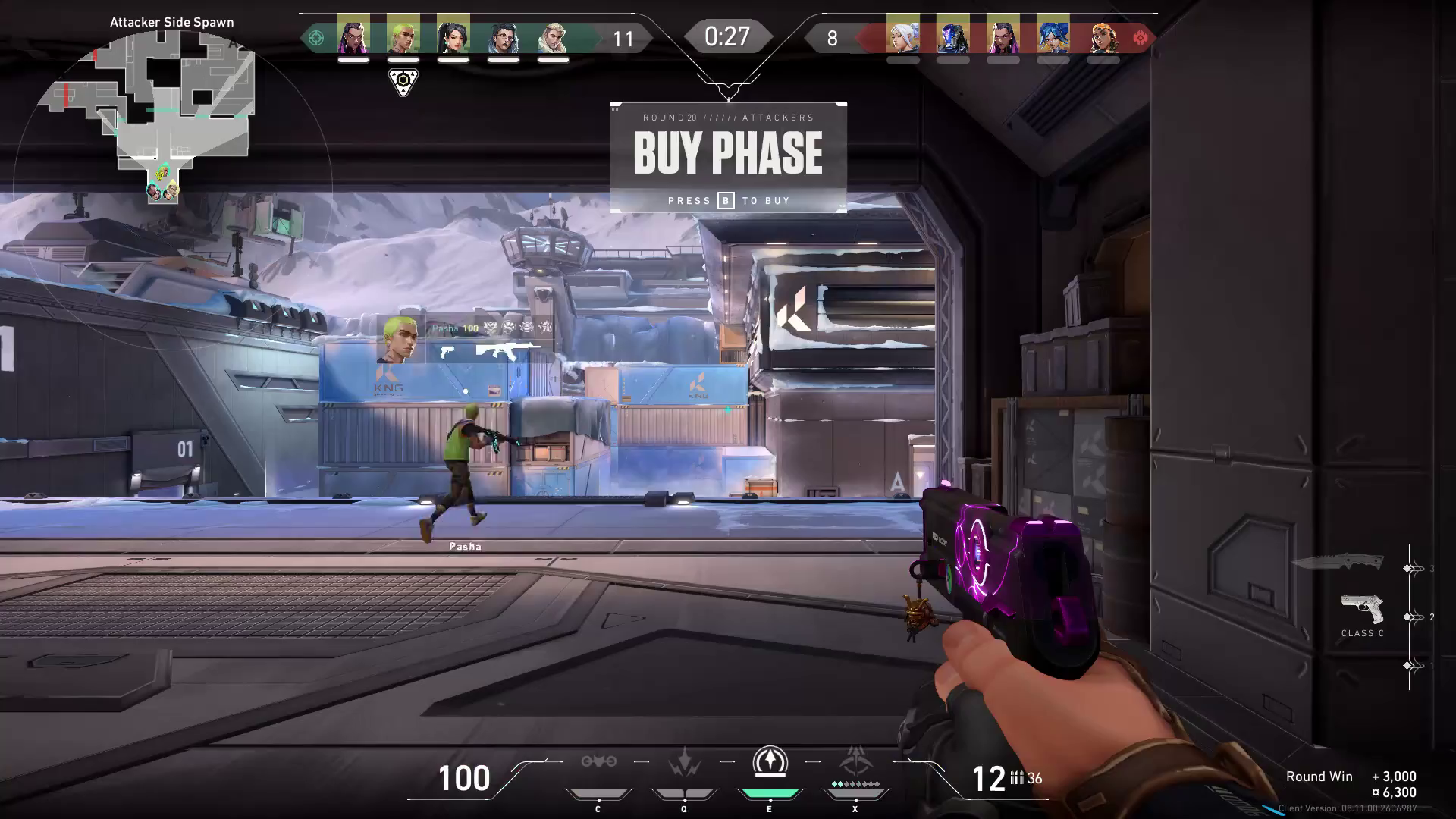This screenshot has width=1456, height=819.
Task: Choose the enemy Neon portrait
Action: [1053, 34]
